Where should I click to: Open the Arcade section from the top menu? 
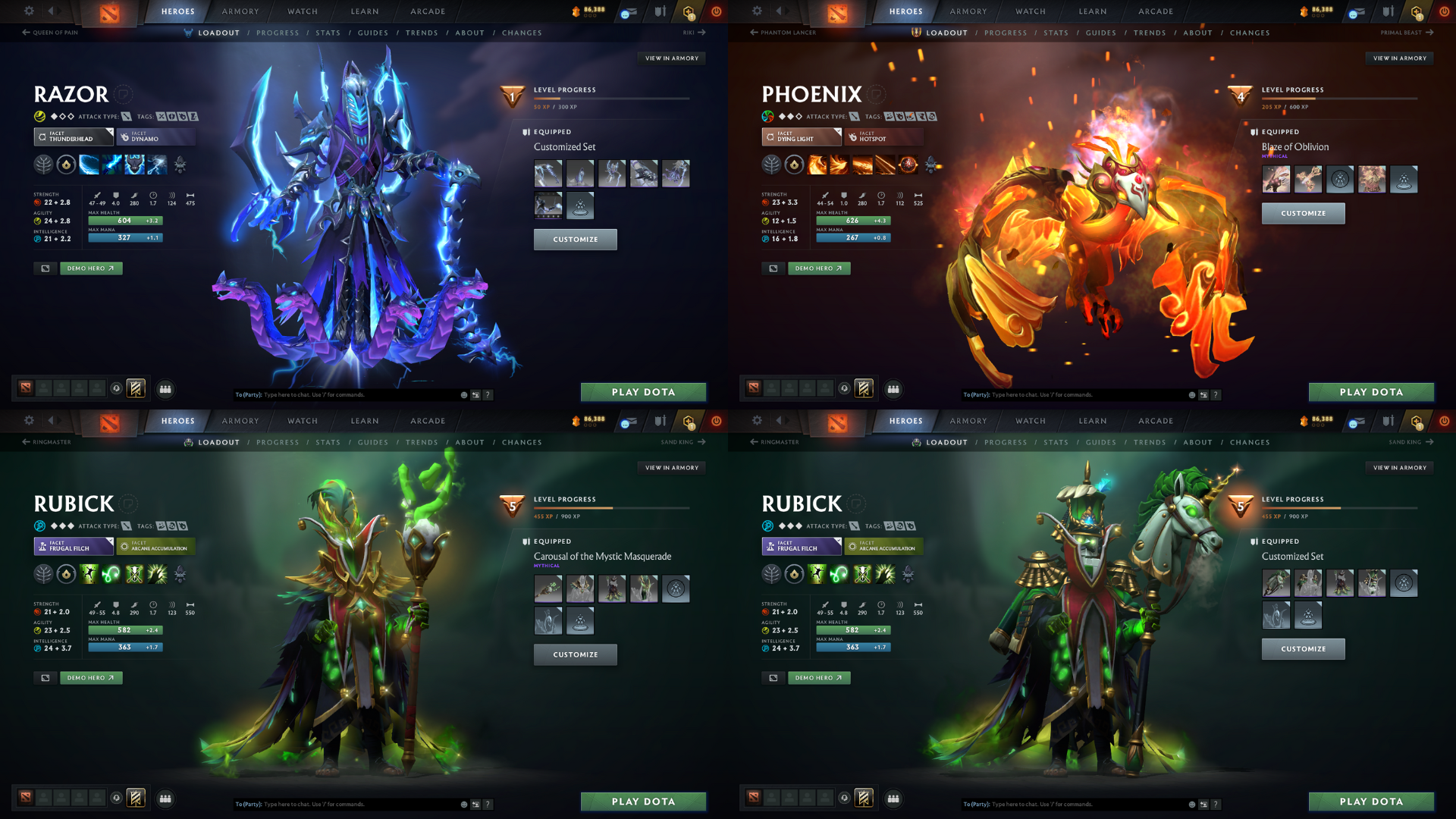point(427,11)
